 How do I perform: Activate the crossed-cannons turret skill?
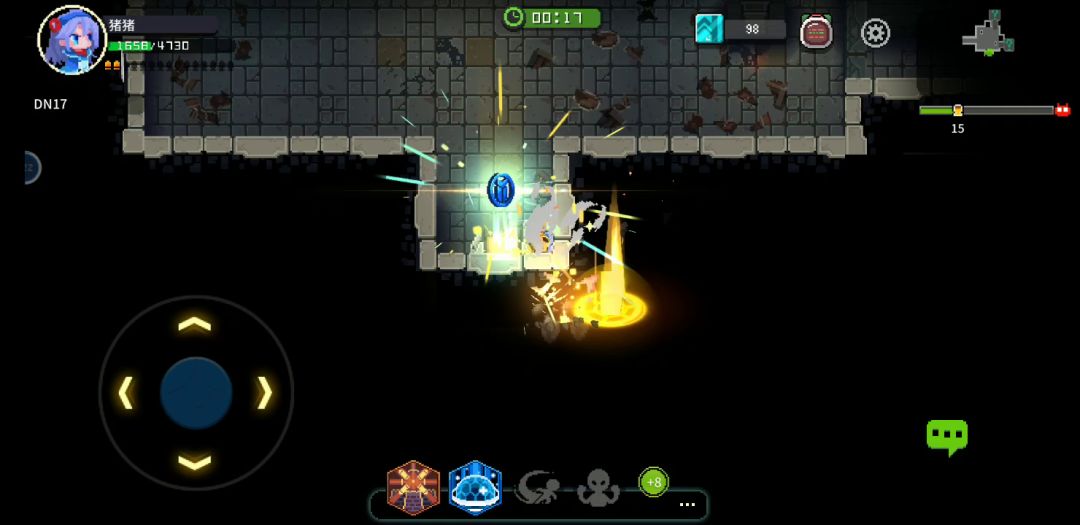[x=414, y=487]
